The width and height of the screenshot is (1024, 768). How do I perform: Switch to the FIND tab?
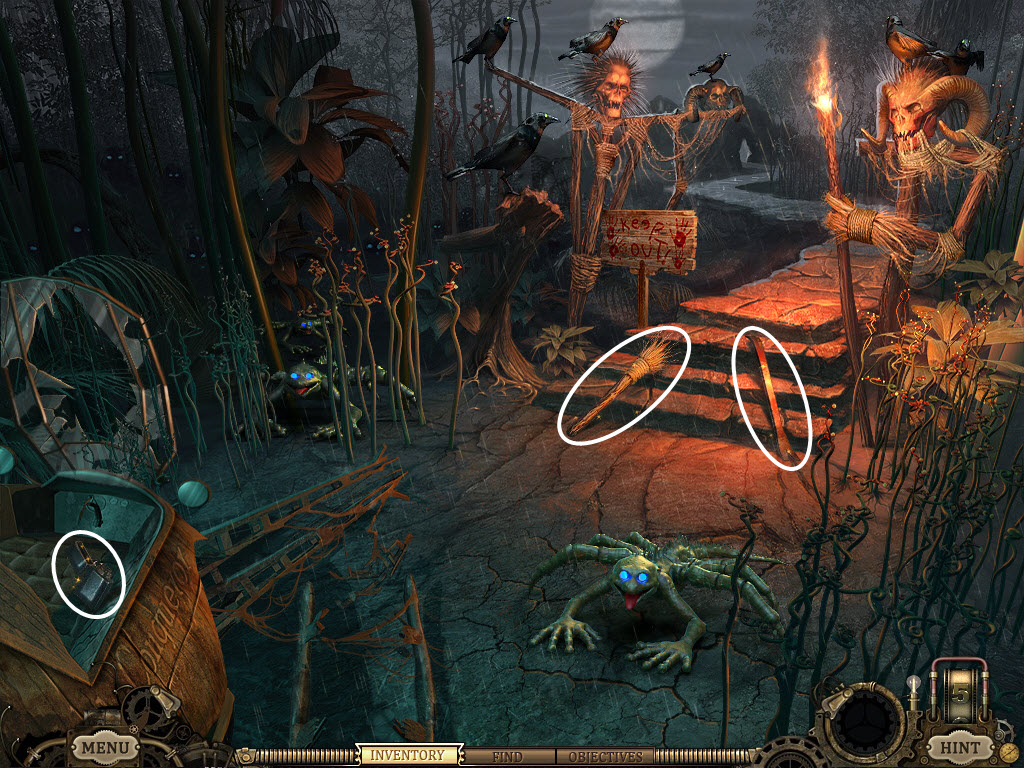point(509,756)
